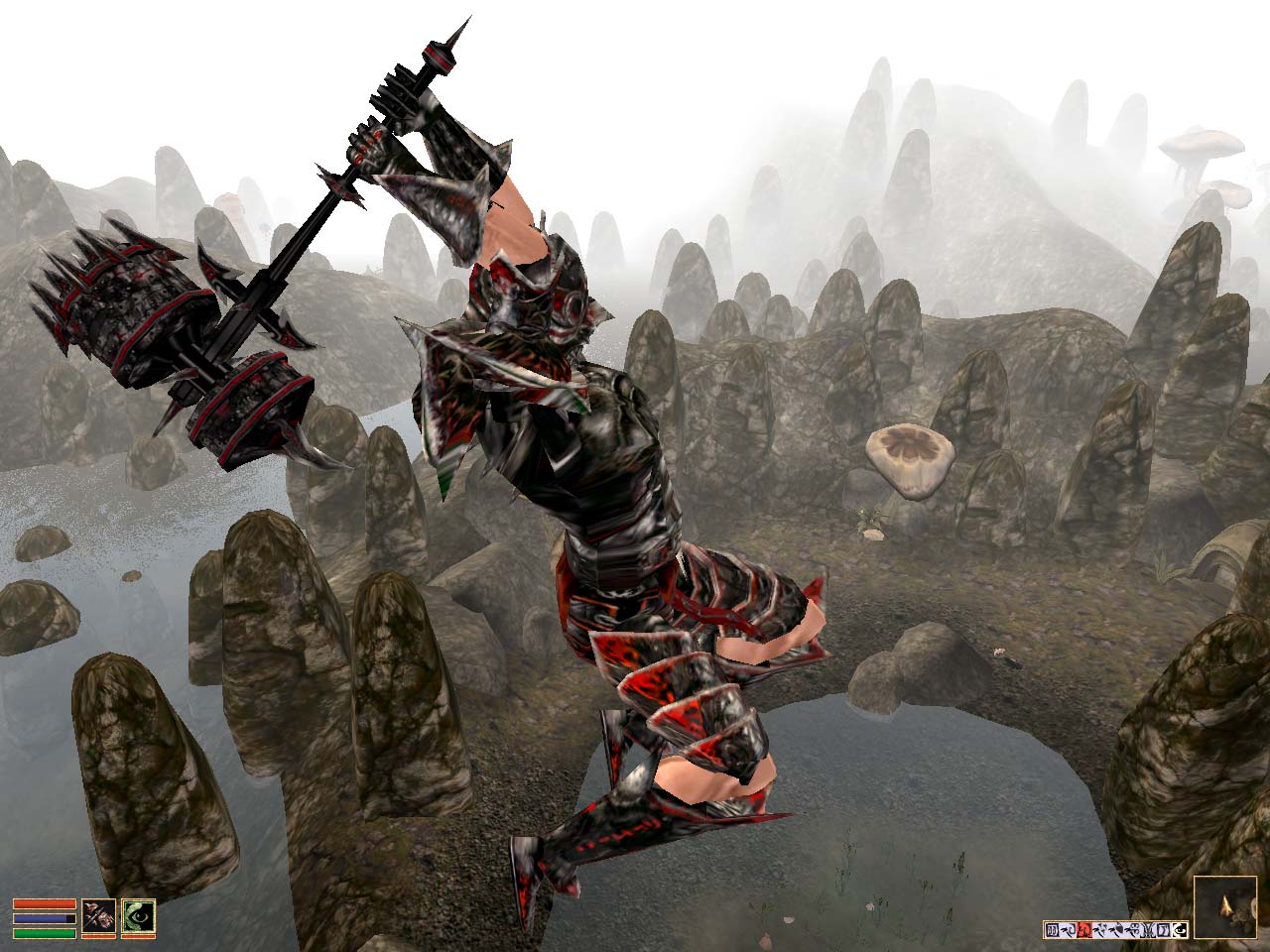The image size is (1270, 952).
Task: Click the ornate winged effect icon in the effects bar
Action: pos(1146,930)
